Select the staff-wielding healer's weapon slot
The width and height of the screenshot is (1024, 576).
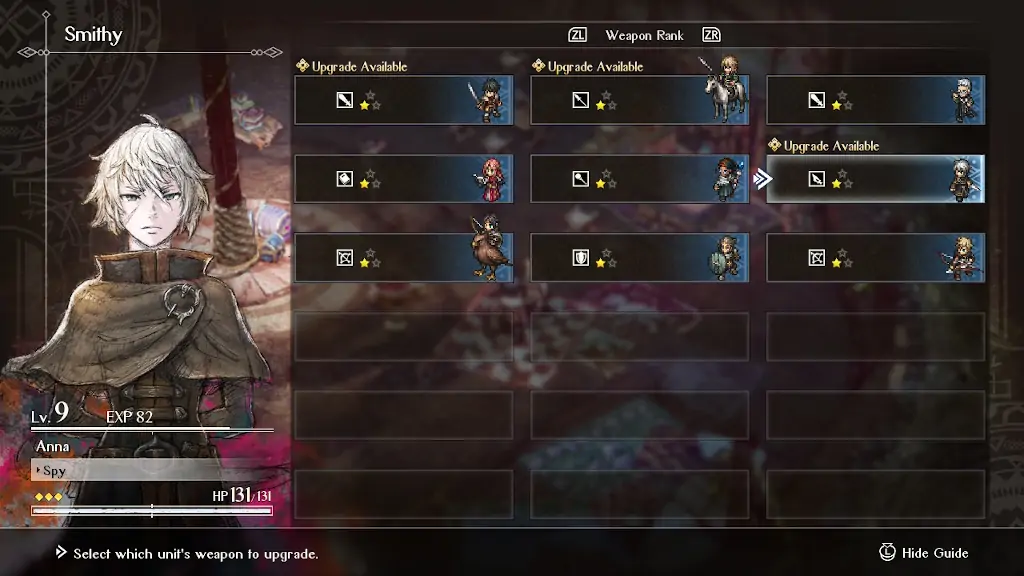click(639, 179)
